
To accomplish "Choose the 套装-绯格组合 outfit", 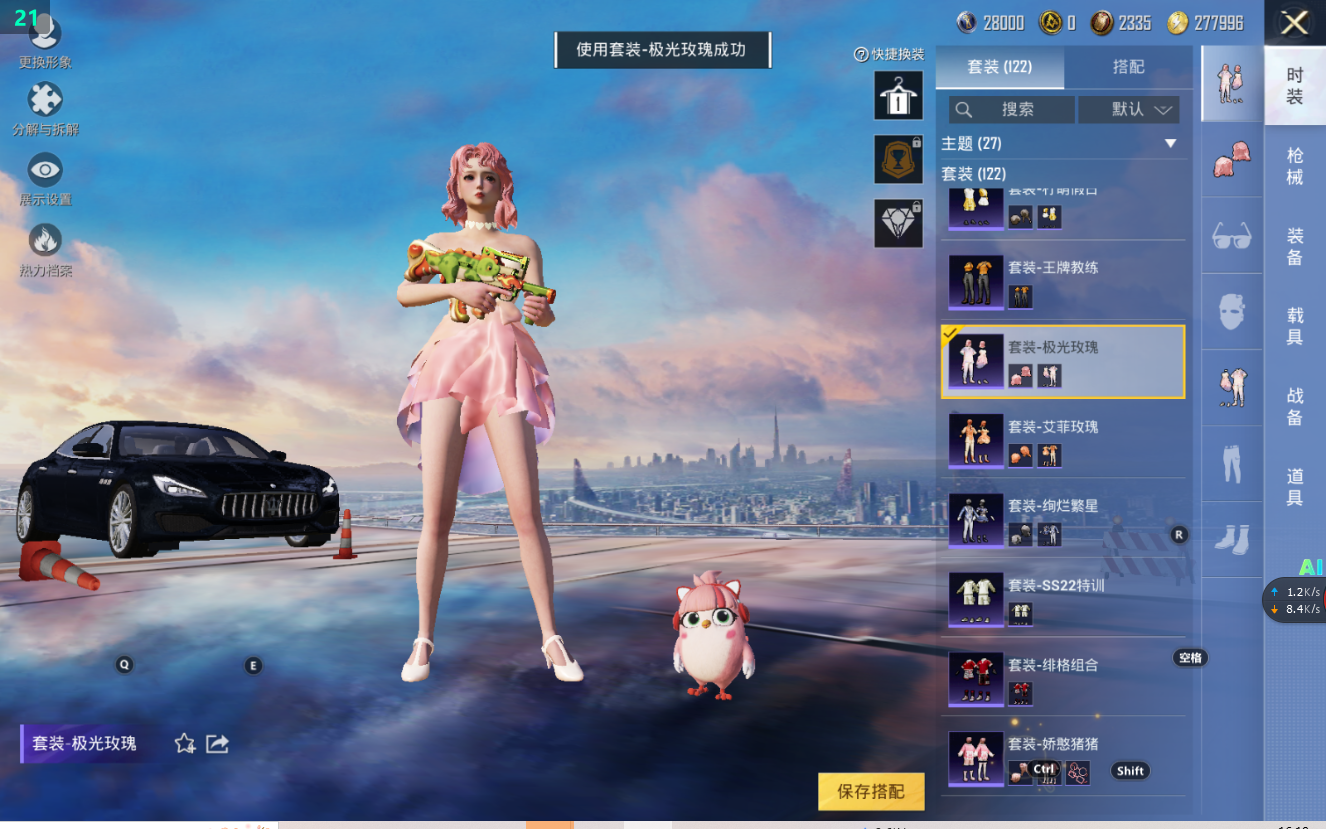I will [1063, 678].
